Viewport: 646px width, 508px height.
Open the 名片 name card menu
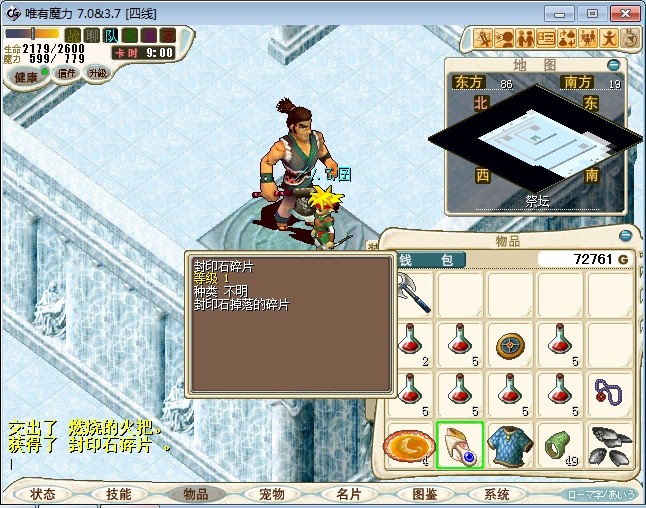click(x=348, y=494)
